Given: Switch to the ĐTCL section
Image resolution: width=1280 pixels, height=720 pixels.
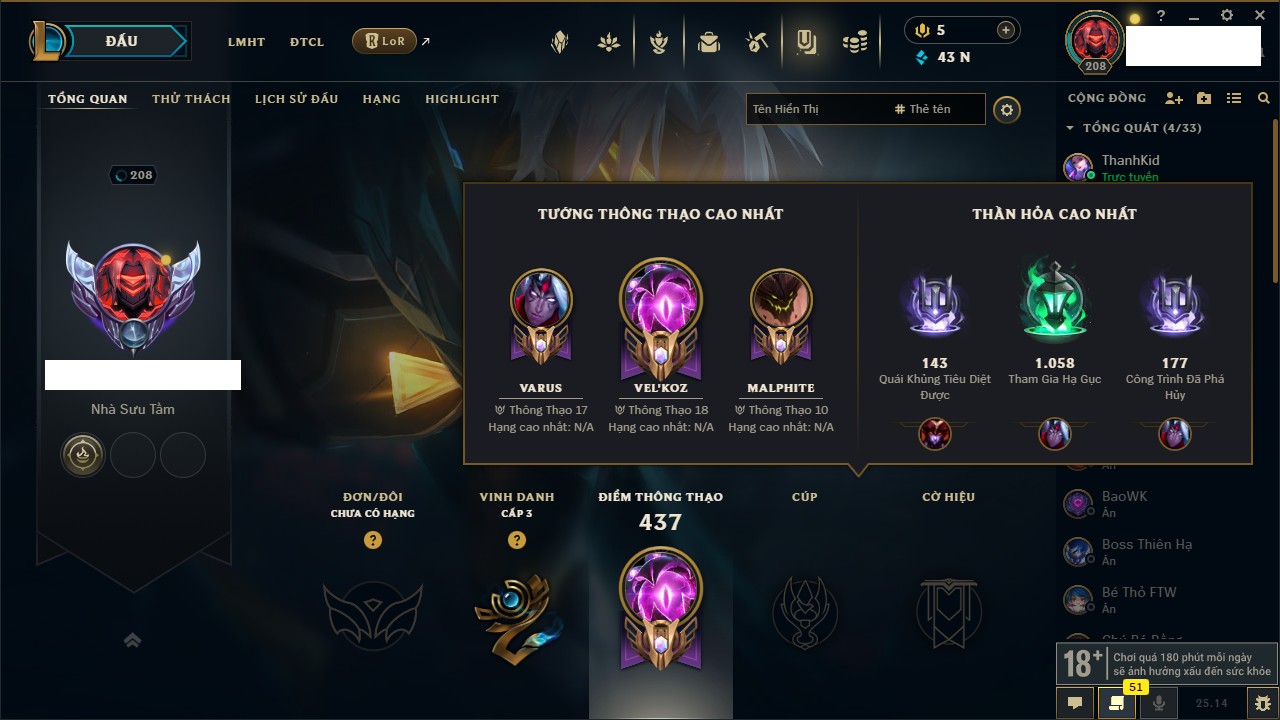Looking at the screenshot, I should pos(307,42).
